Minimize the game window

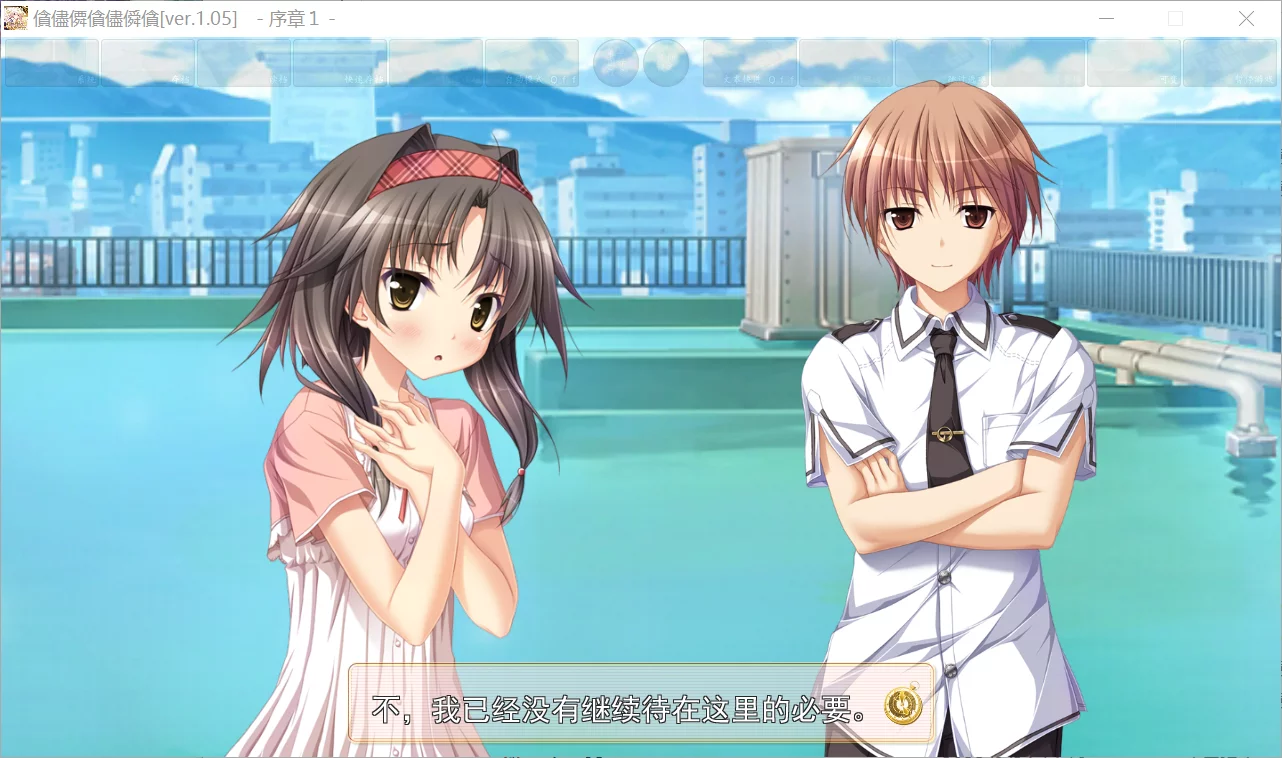(1106, 18)
